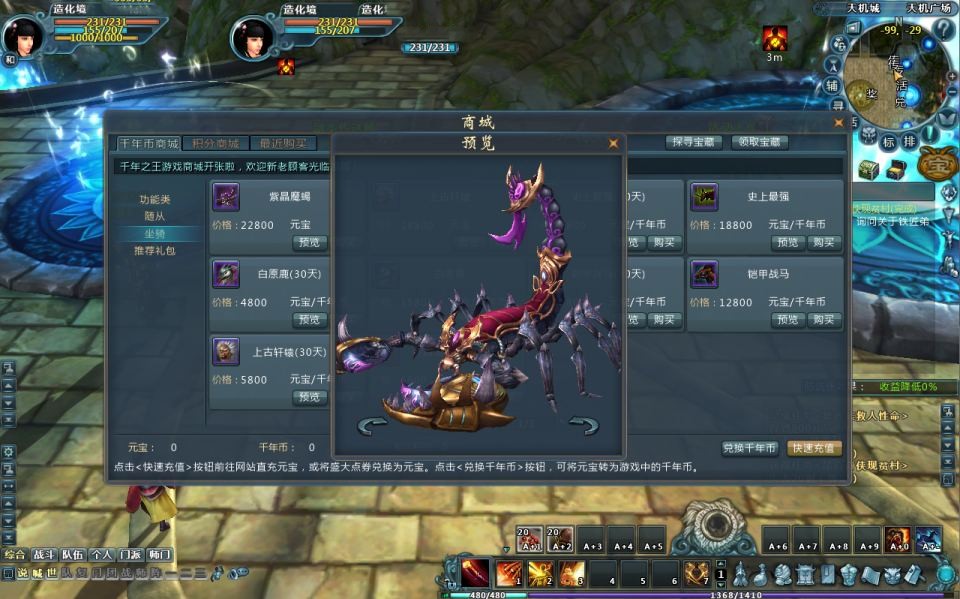This screenshot has width=960, height=599.
Task: Open the 最近购买 tab
Action: (x=281, y=144)
